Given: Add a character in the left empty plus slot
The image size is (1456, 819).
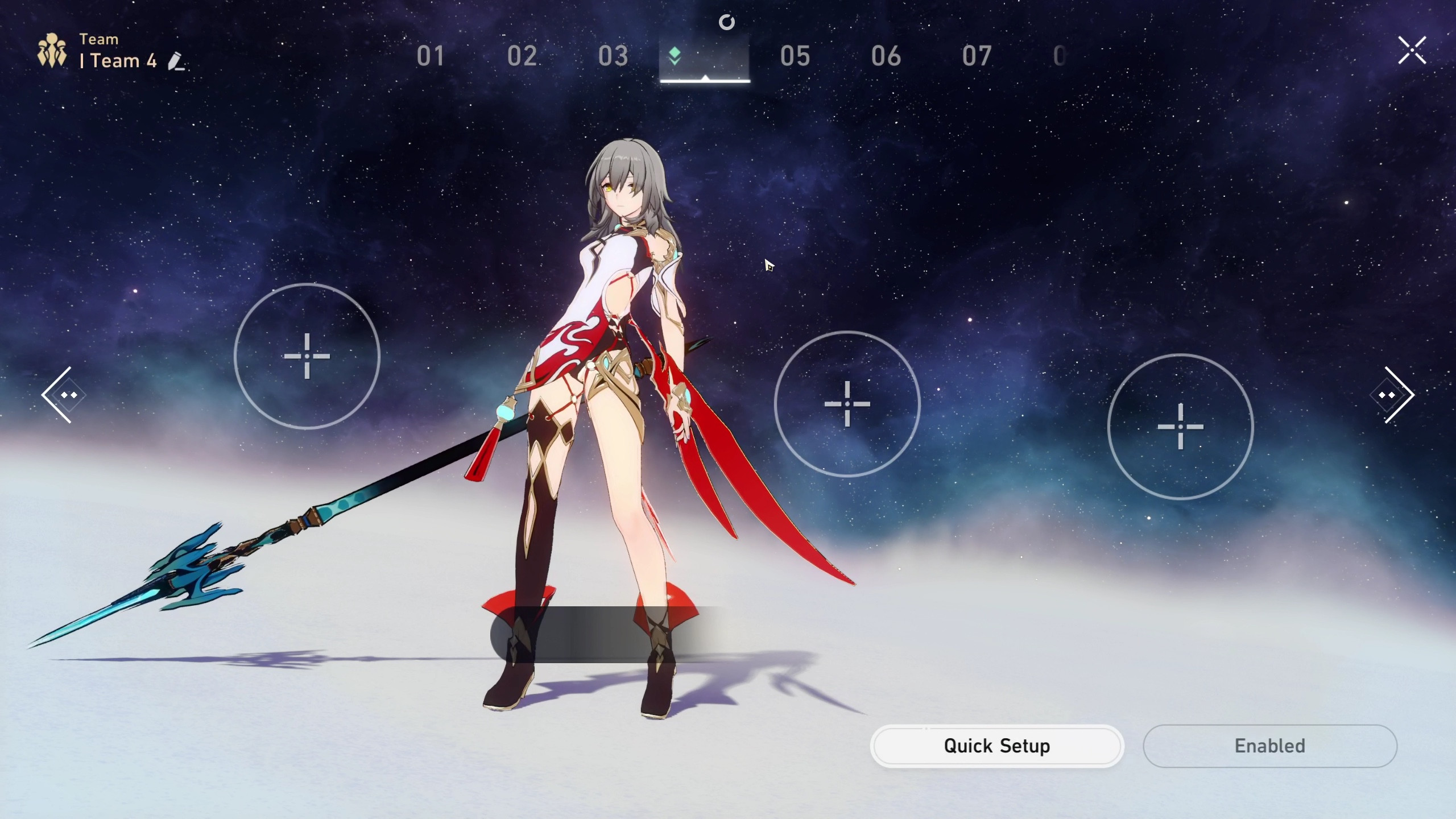Looking at the screenshot, I should pos(308,357).
